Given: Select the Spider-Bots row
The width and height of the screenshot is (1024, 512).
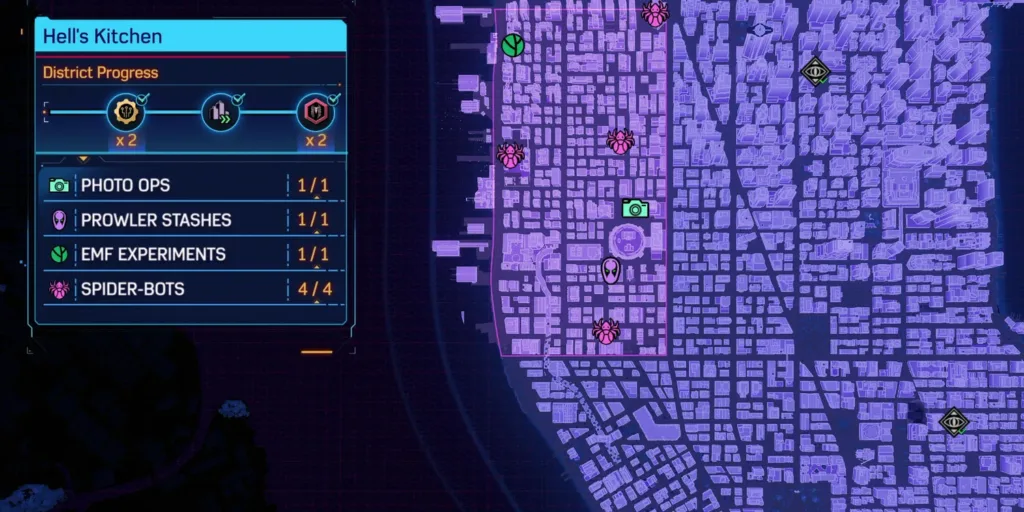Looking at the screenshot, I should [x=190, y=289].
